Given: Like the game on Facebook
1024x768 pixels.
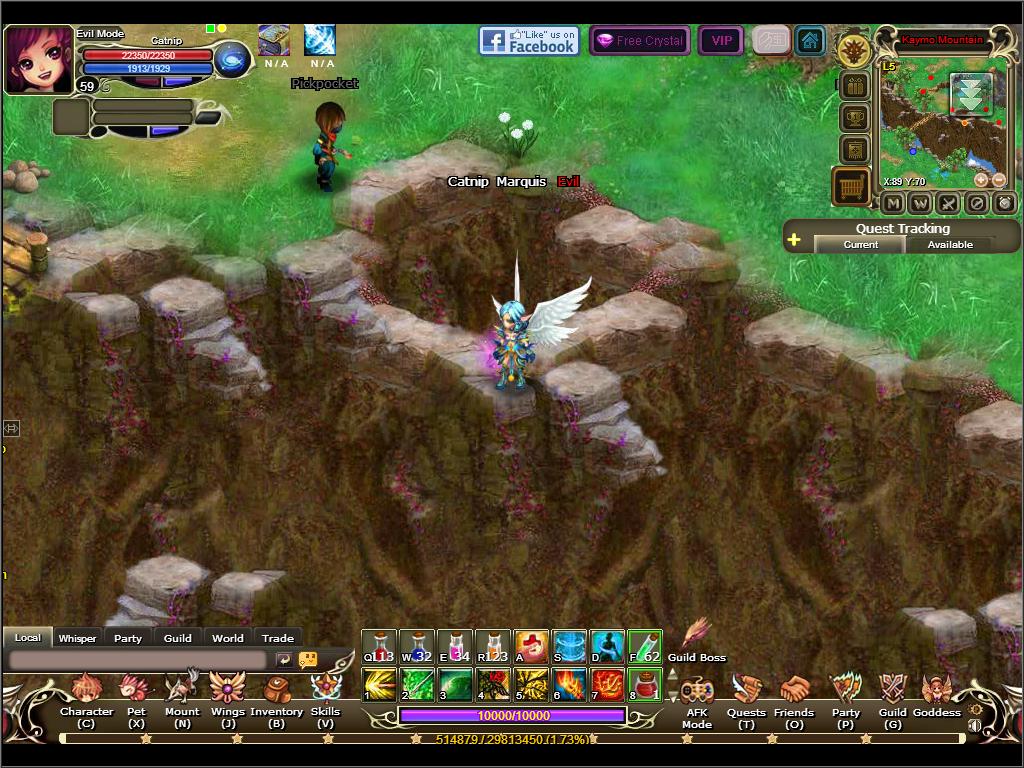Looking at the screenshot, I should pos(529,41).
